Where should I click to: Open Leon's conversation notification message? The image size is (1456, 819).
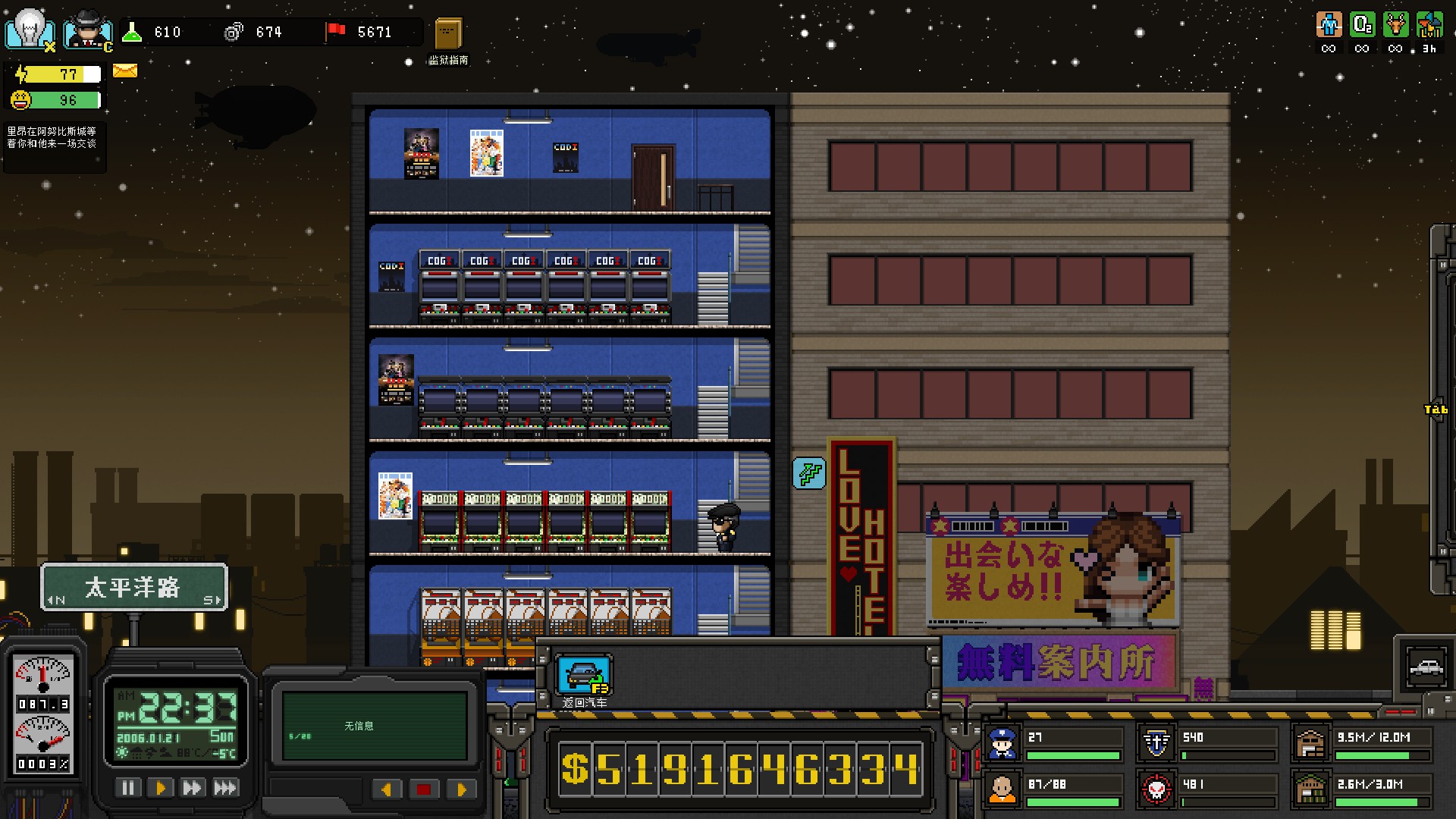click(54, 144)
